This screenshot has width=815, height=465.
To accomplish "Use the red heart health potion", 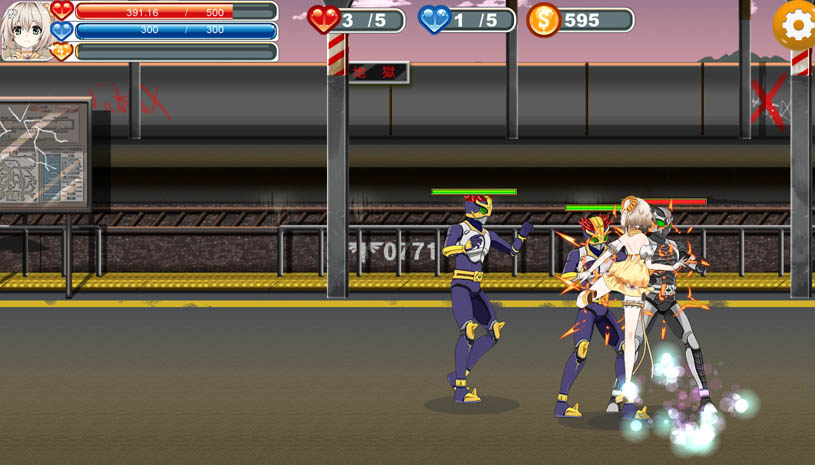I will (x=324, y=19).
